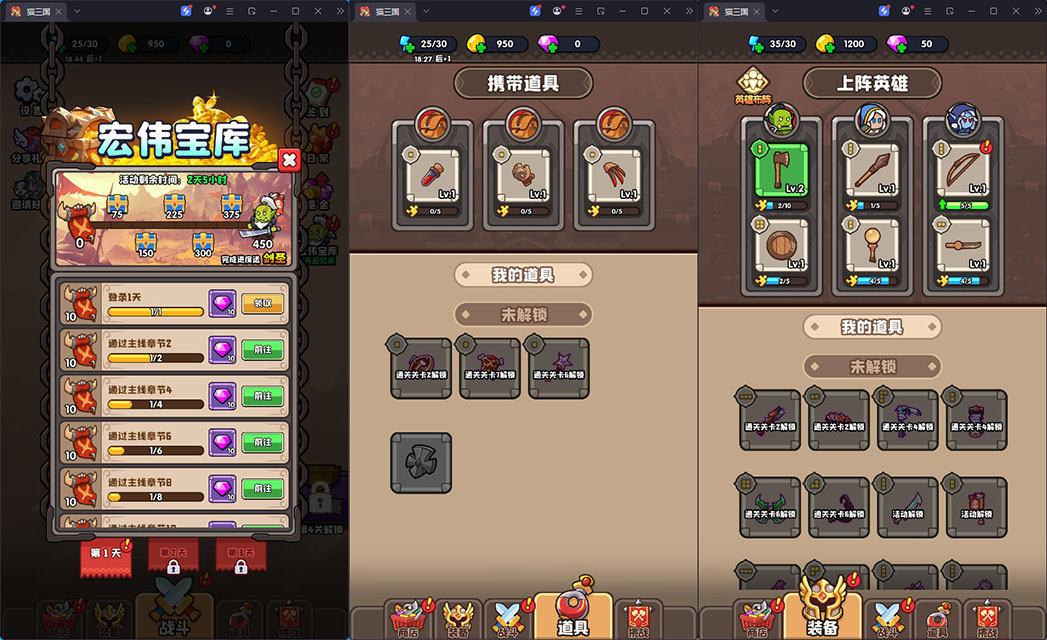
Task: Switch to the 第1天 day tab
Action: coord(105,554)
